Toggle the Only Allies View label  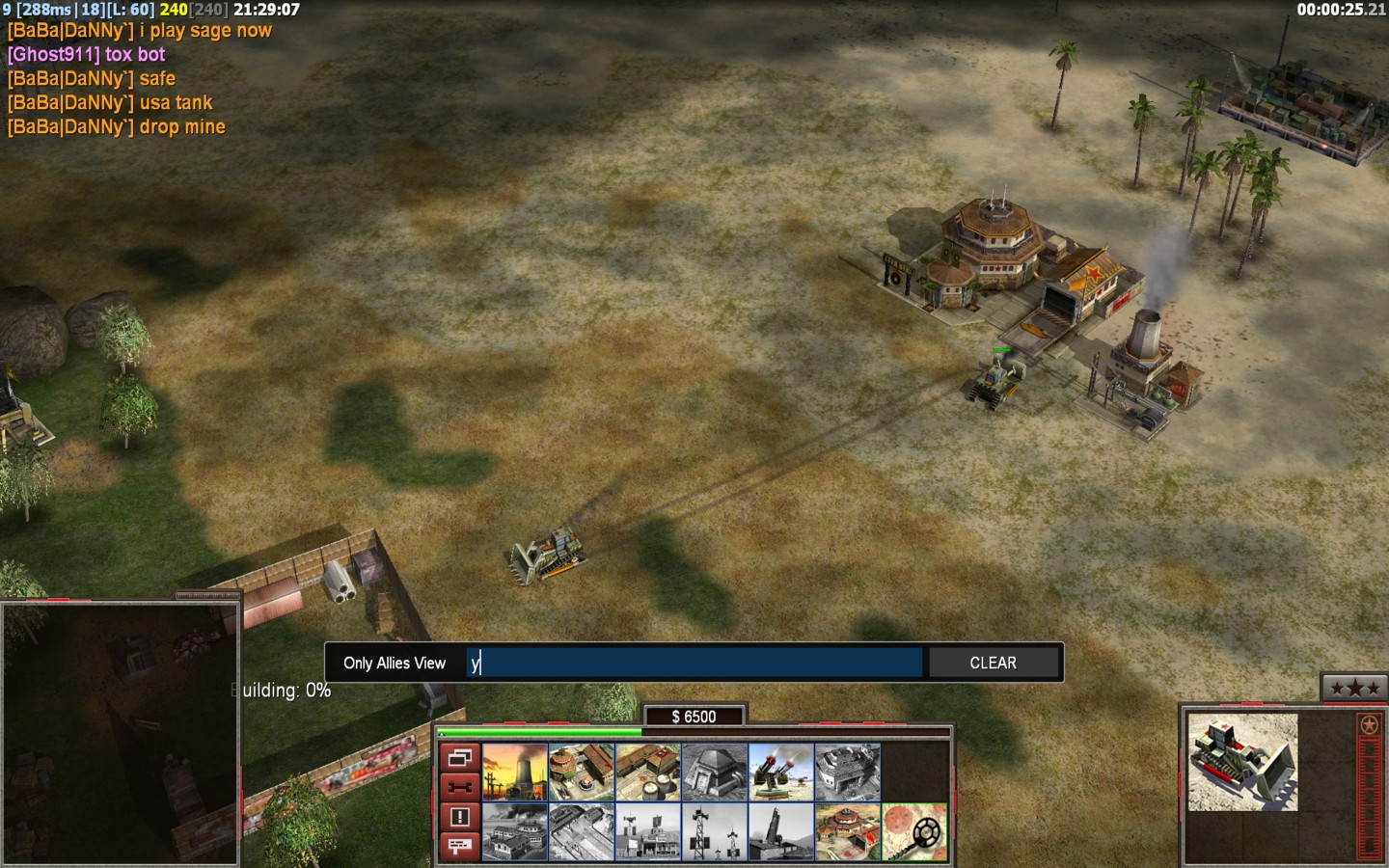395,663
